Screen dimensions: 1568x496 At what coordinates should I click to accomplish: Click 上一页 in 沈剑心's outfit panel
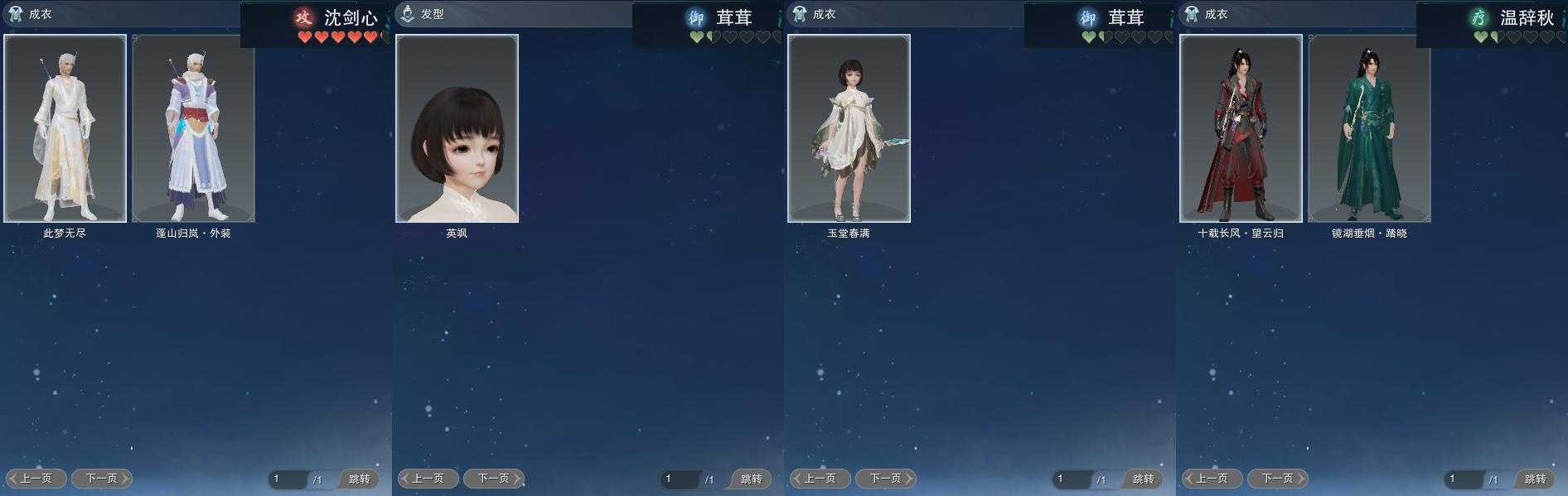(36, 479)
